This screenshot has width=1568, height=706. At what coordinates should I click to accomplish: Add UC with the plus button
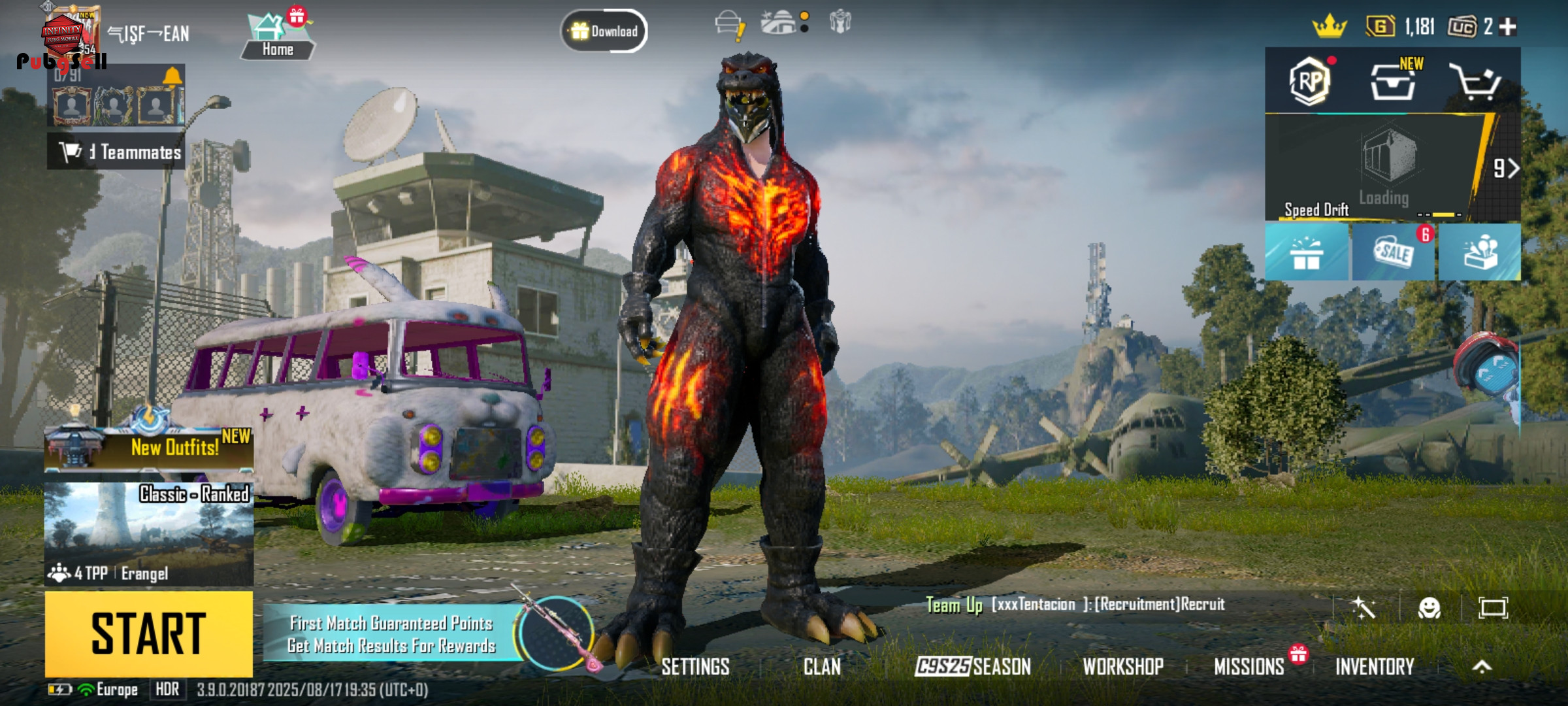[x=1508, y=27]
